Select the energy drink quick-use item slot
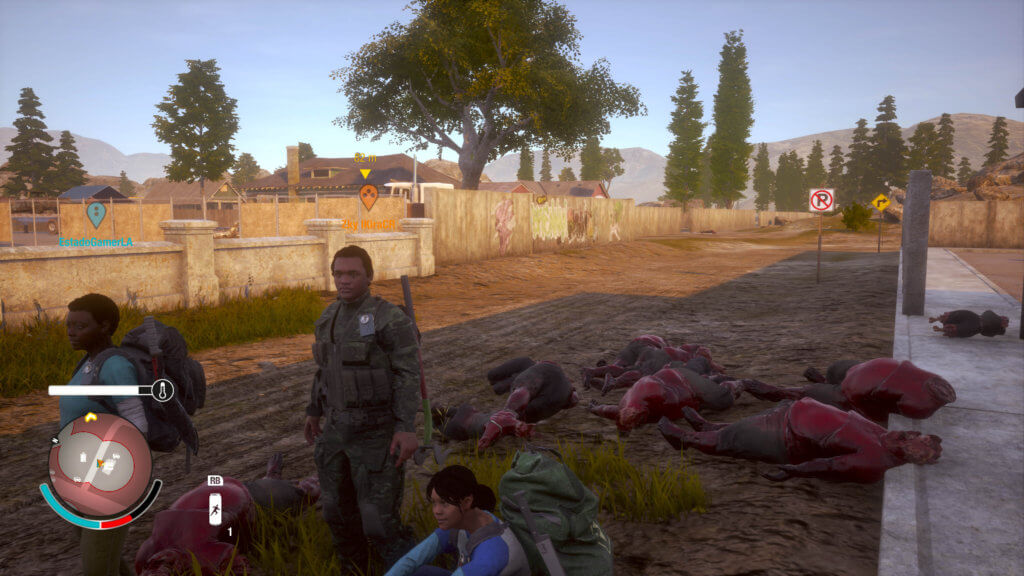This screenshot has height=576, width=1024. pyautogui.click(x=215, y=509)
